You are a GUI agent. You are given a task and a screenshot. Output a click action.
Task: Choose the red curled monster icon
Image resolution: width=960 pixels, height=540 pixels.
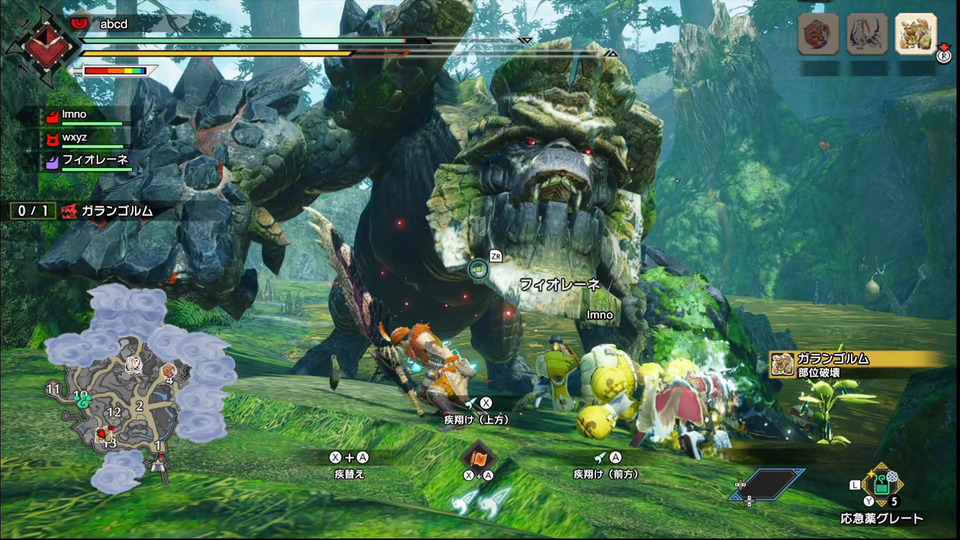817,33
